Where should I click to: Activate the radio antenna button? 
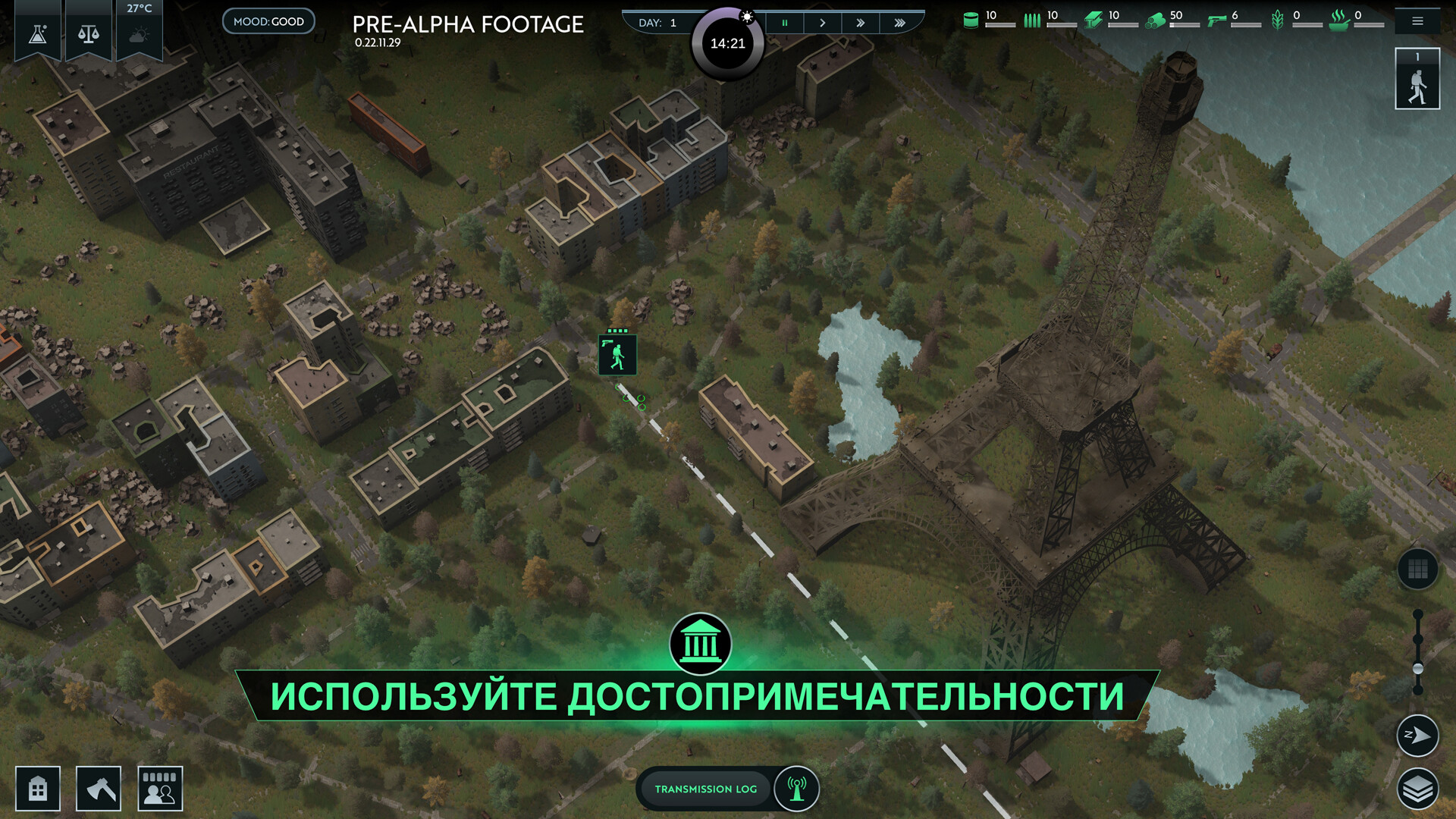796,789
